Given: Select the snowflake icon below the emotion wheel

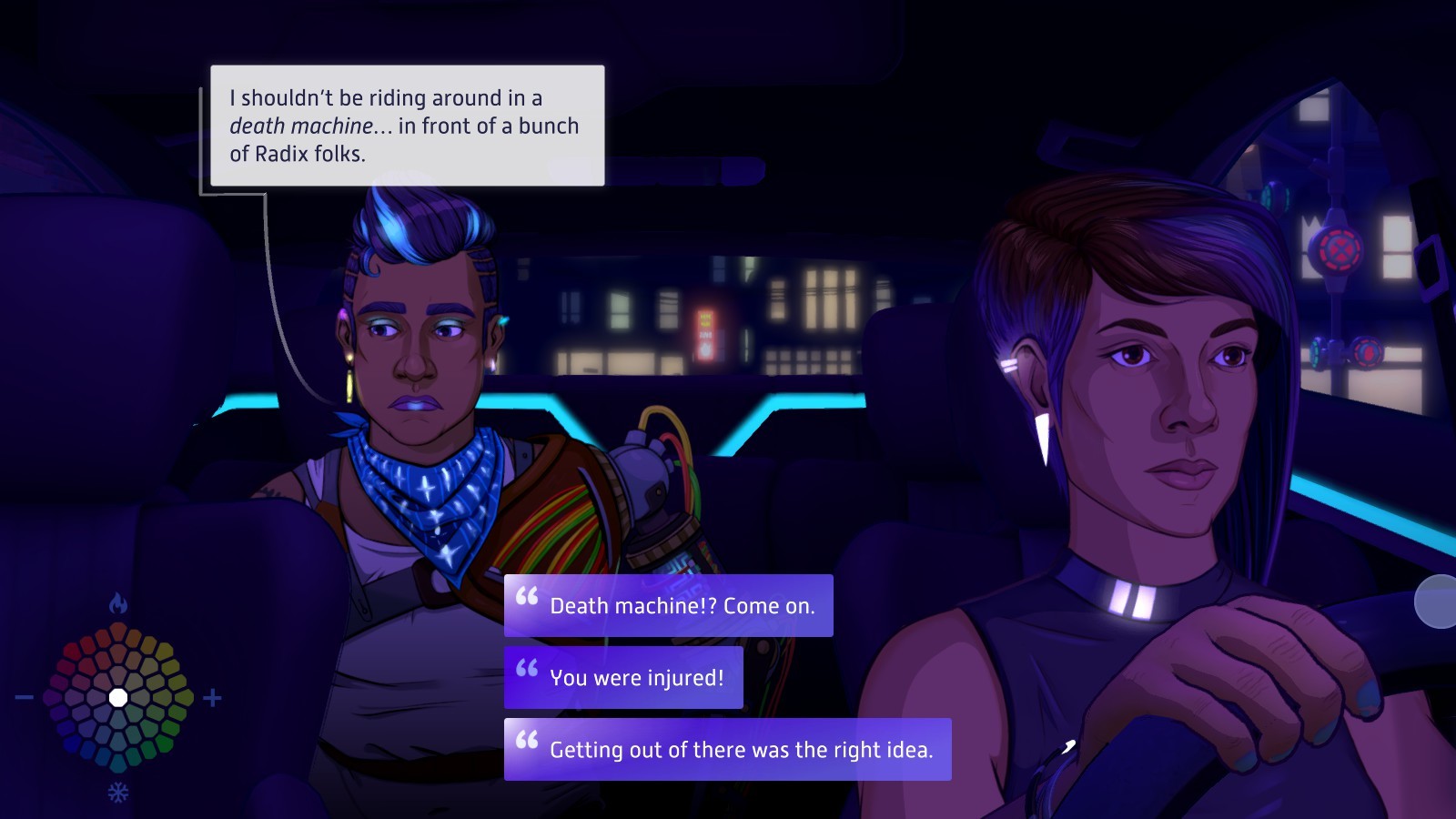Looking at the screenshot, I should click(x=118, y=793).
